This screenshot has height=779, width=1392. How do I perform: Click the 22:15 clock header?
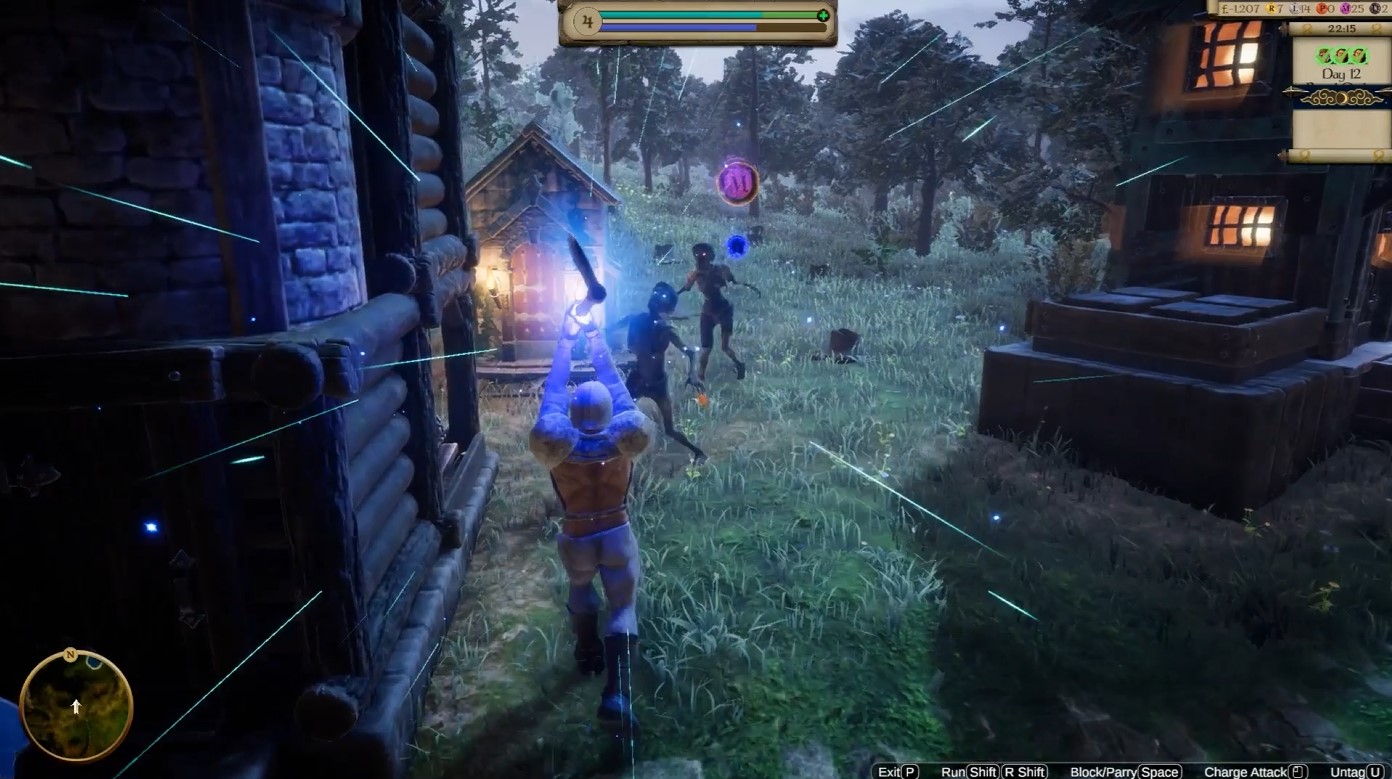point(1342,28)
